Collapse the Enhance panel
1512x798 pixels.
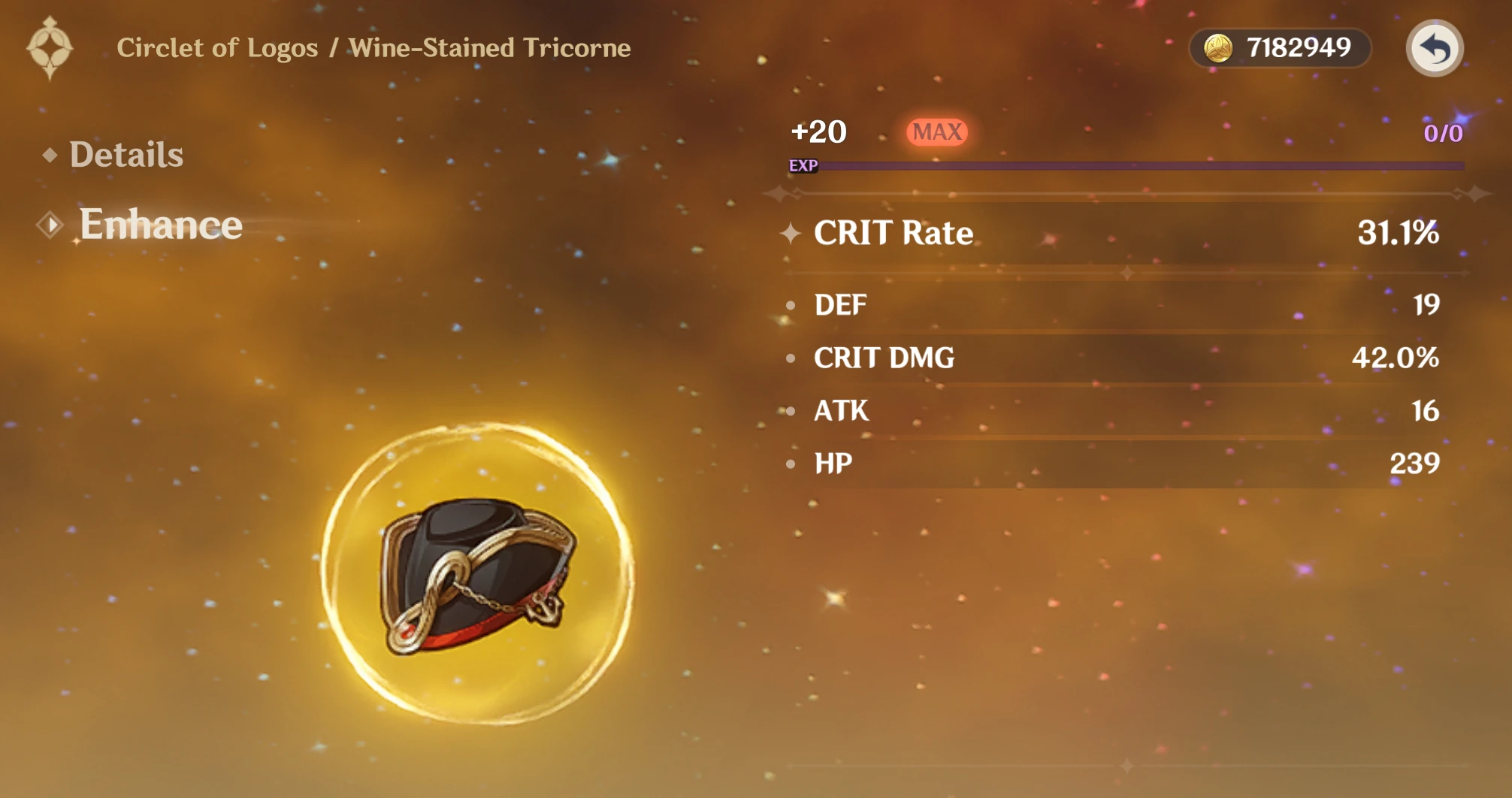click(160, 224)
